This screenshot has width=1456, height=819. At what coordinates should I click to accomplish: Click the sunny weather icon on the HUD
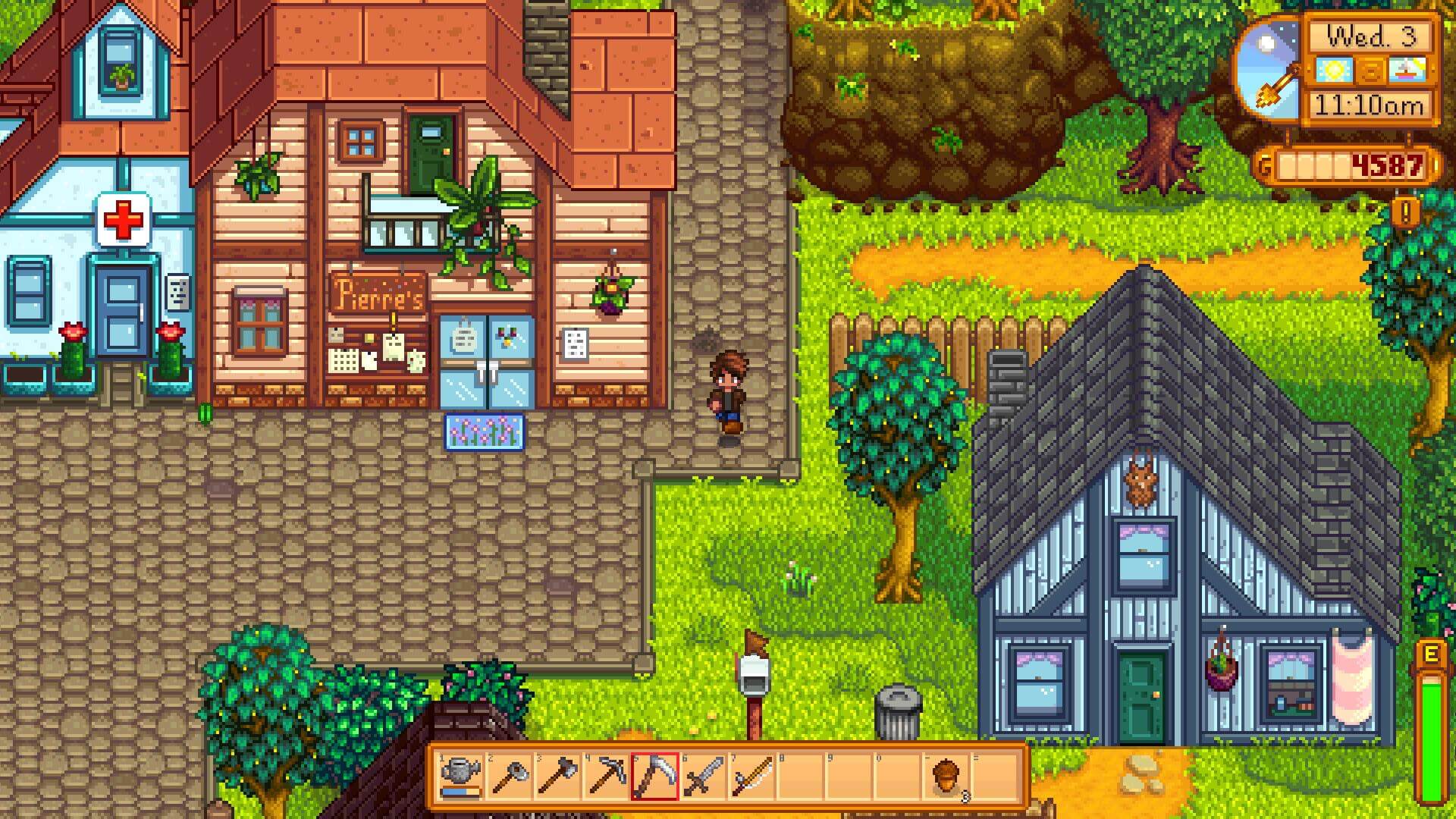(1335, 70)
